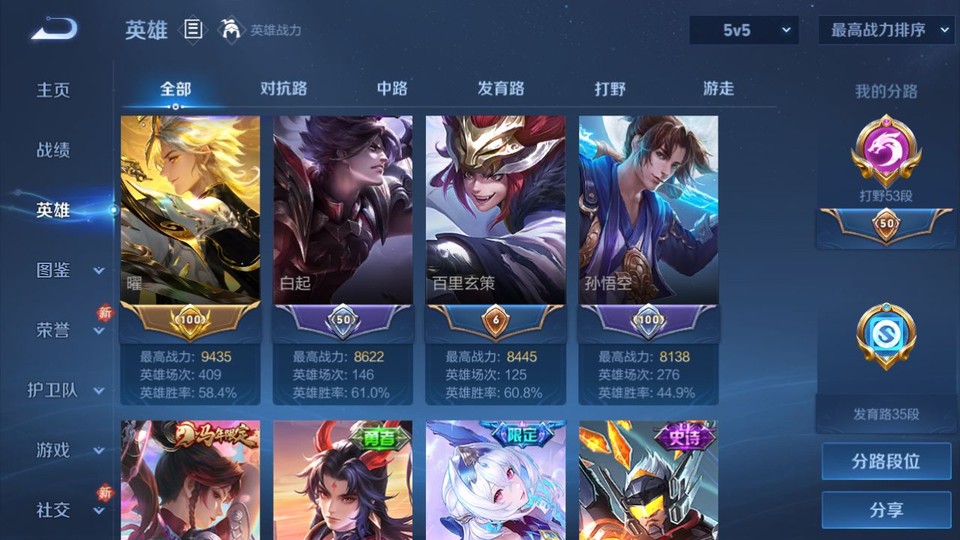
Task: Open the 社交 sidebar entry
Action: coord(54,510)
